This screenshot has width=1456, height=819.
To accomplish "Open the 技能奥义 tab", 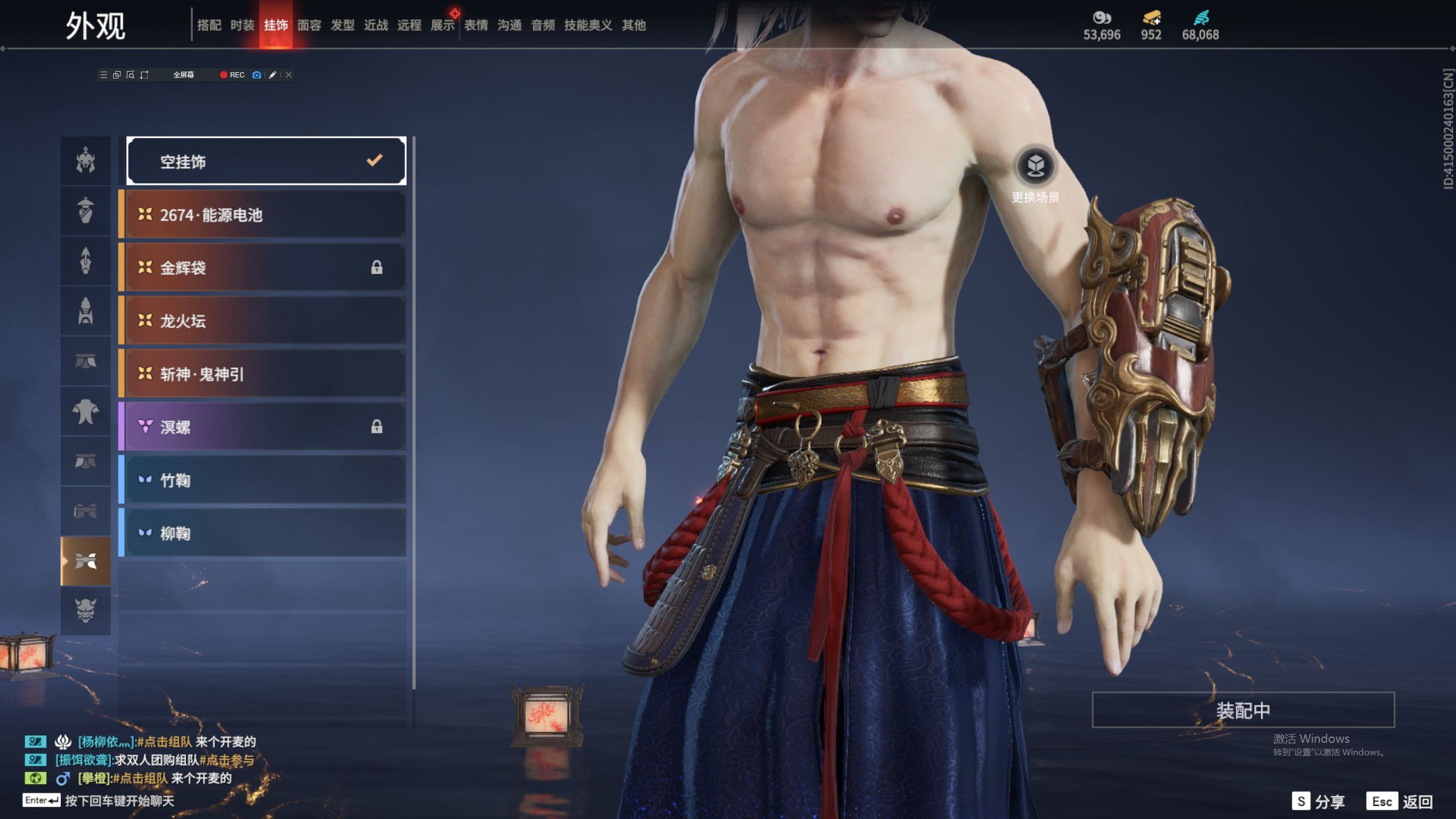I will pos(588,25).
